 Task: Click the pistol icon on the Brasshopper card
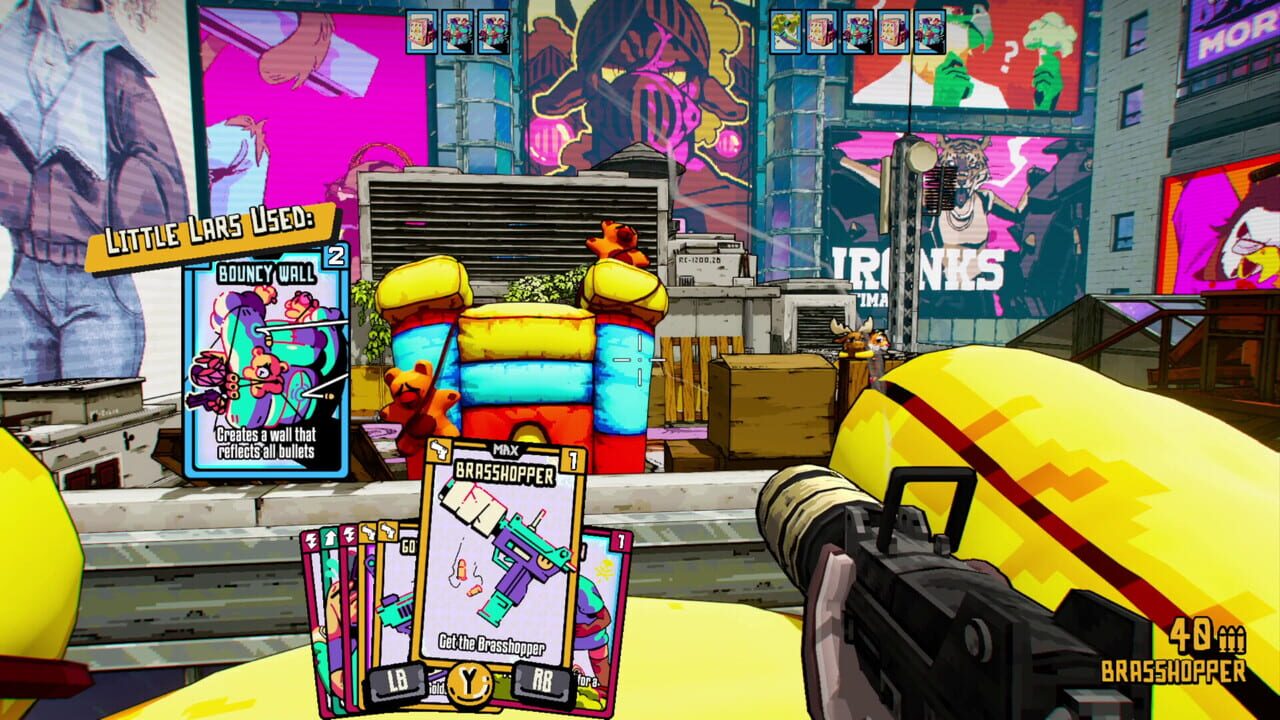439,450
